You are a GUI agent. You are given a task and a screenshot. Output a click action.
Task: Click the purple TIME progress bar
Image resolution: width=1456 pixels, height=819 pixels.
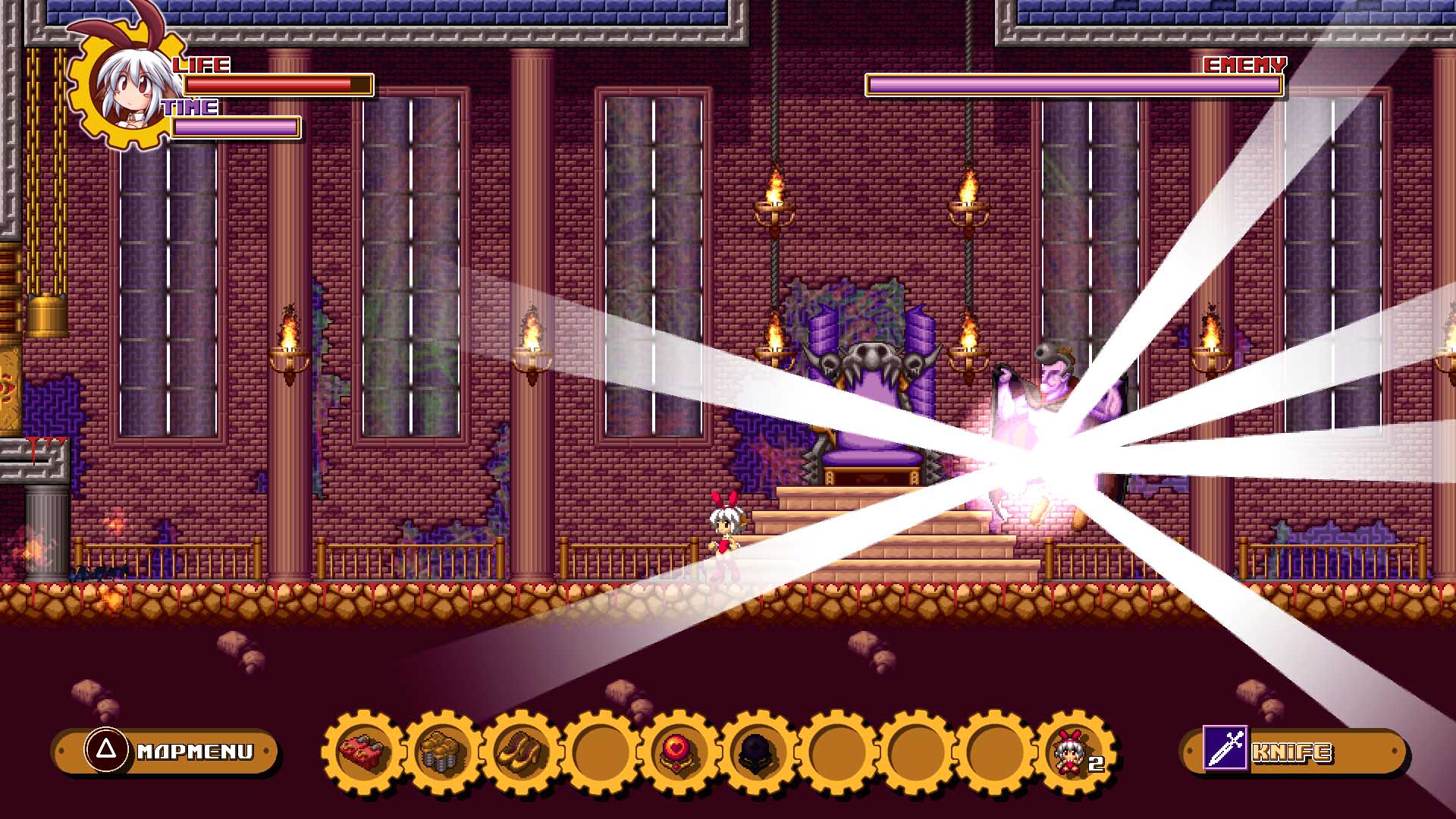pyautogui.click(x=235, y=127)
